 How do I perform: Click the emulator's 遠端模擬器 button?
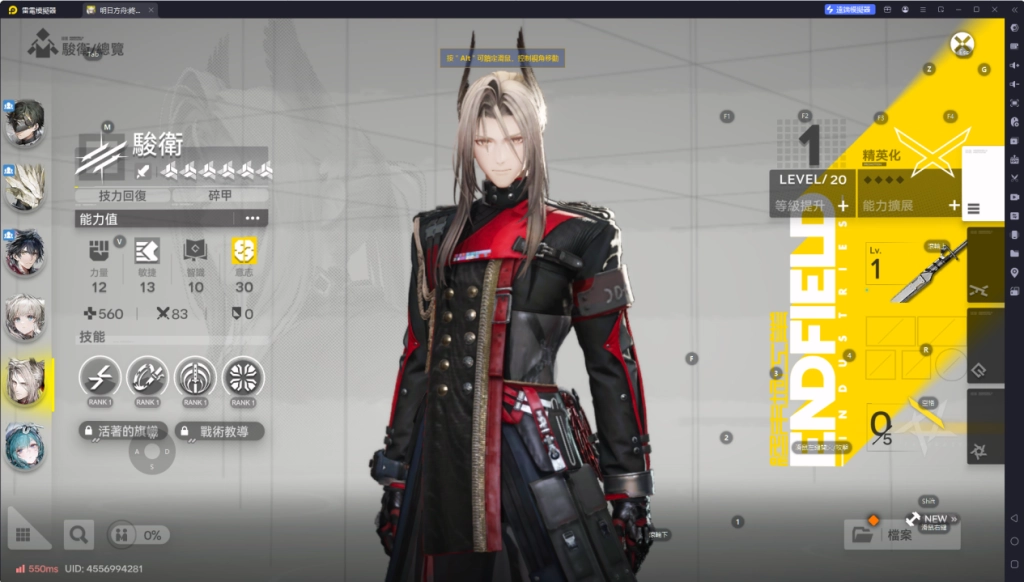(x=850, y=9)
